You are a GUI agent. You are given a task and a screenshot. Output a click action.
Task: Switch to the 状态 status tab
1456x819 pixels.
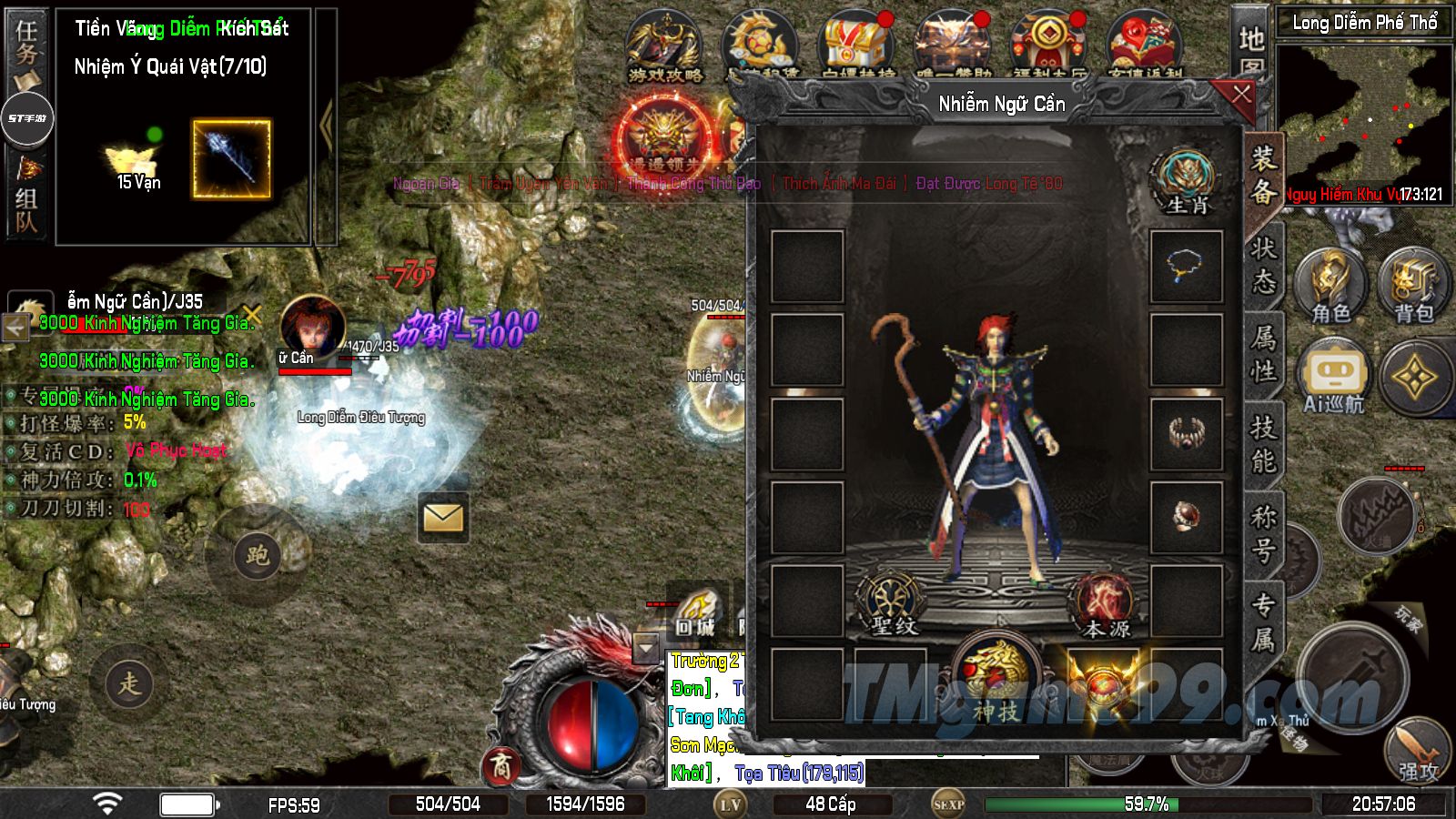pos(1263,265)
